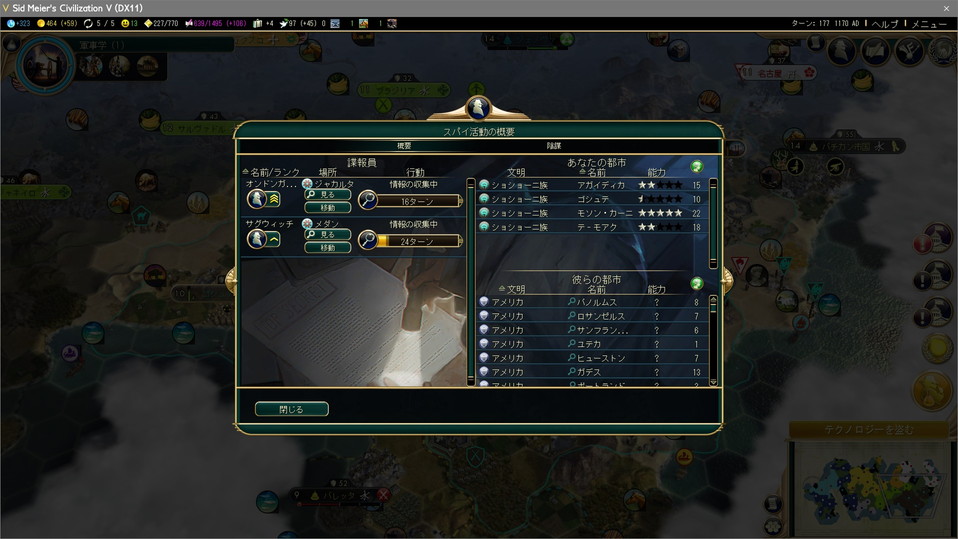958x539 pixels.
Task: Switch to the 概要 tab
Action: click(x=404, y=146)
